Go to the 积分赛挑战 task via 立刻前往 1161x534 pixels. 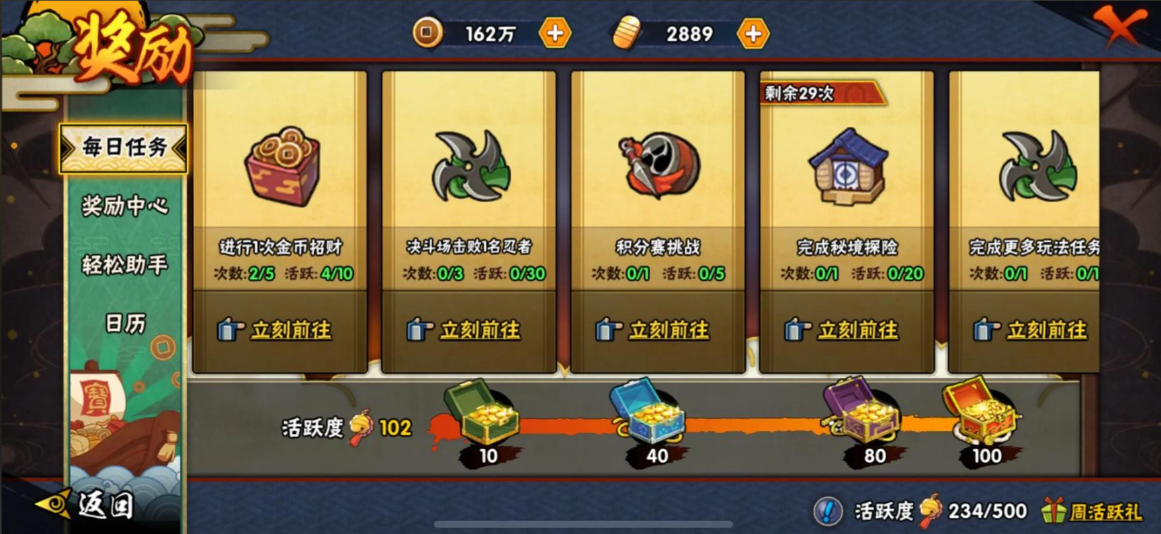click(x=655, y=330)
